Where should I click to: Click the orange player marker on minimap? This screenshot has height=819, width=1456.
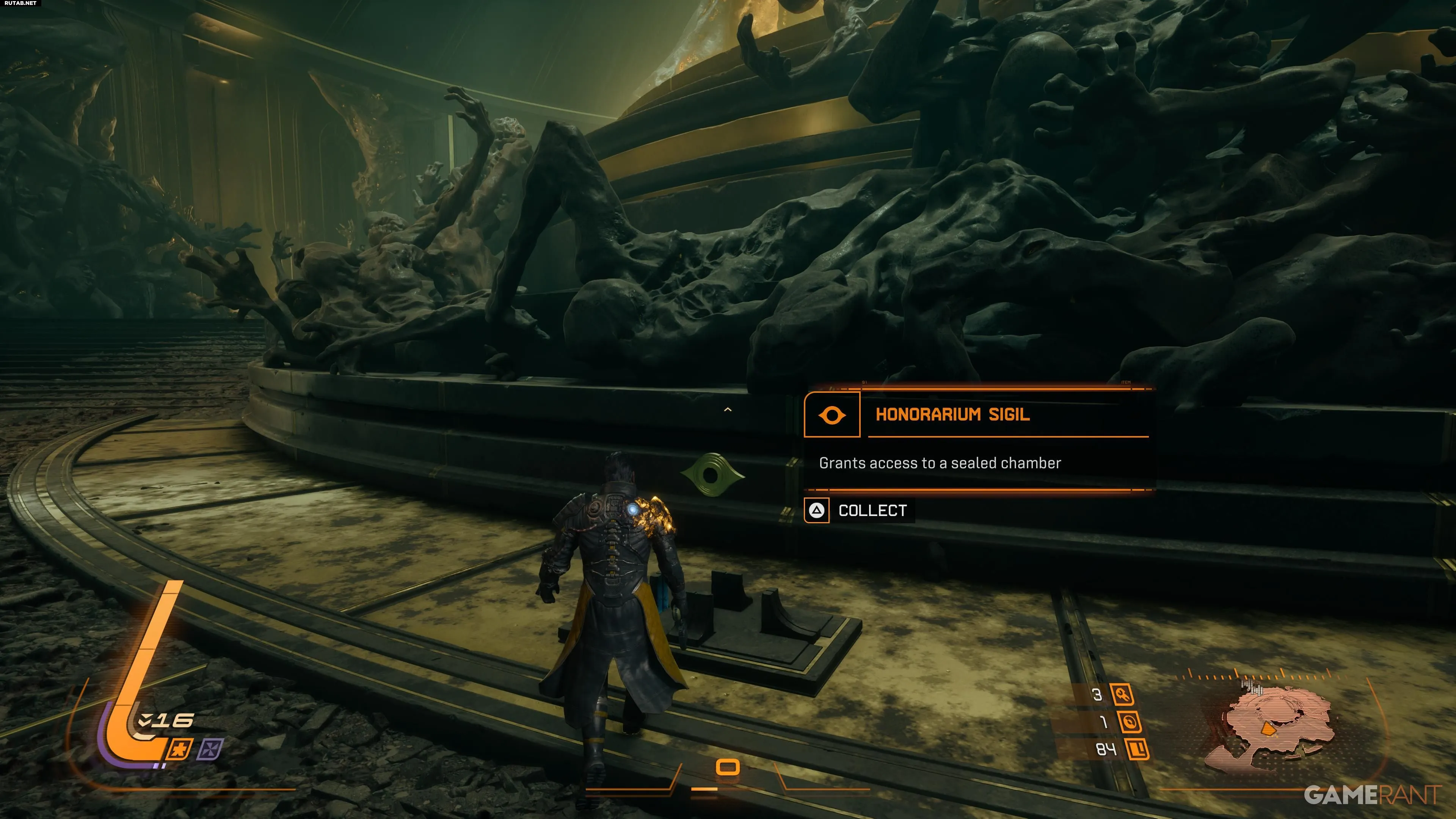point(1269,730)
